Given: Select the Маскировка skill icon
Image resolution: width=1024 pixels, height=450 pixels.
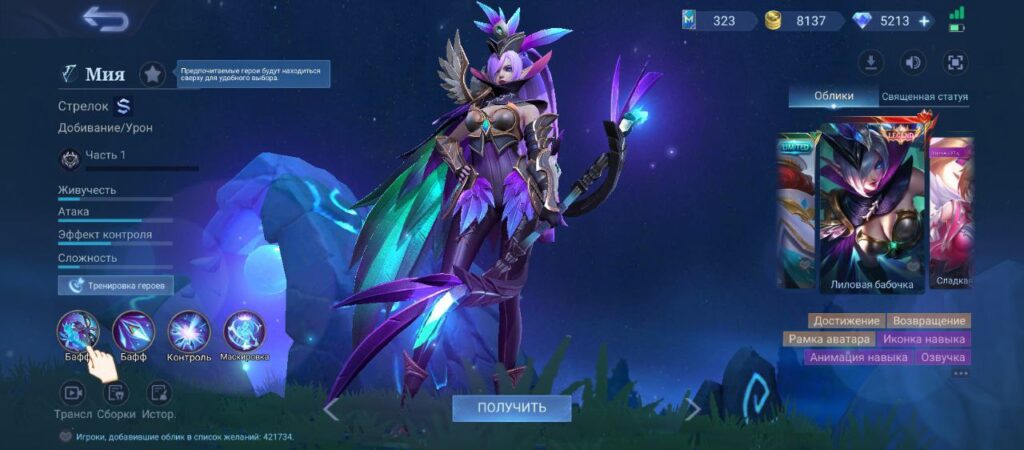Looking at the screenshot, I should [244, 331].
